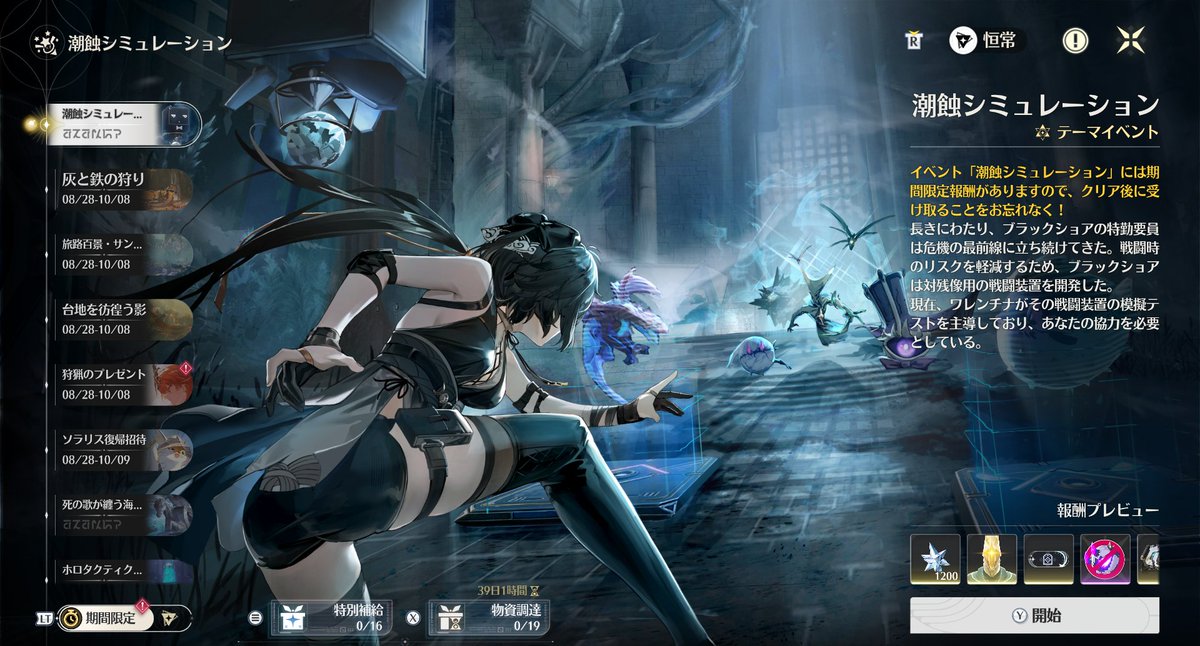Select the 潮蝕シミュレーション event entry in the list
Viewport: 1200px width, 646px height.
(x=120, y=123)
